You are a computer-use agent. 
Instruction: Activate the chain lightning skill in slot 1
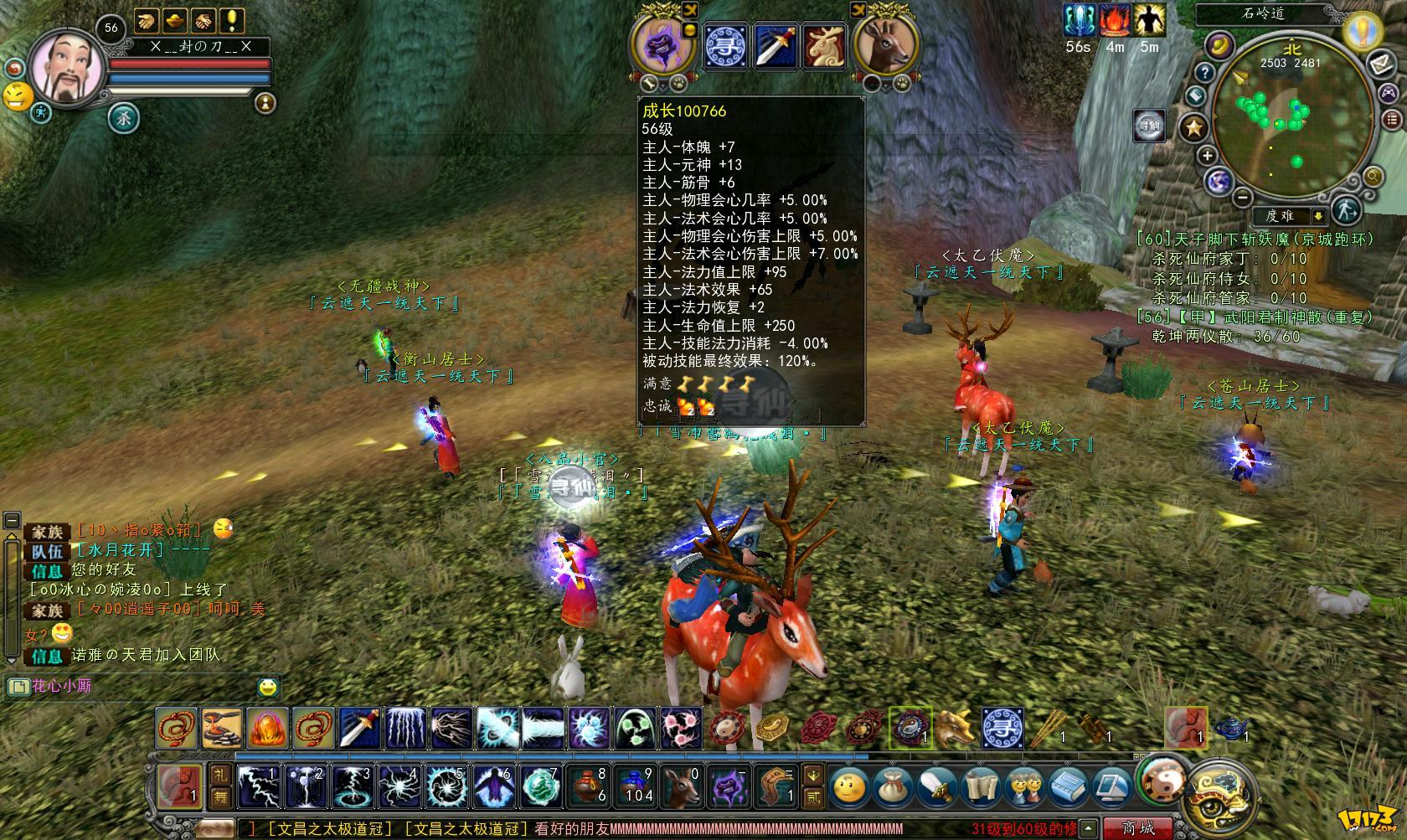257,786
